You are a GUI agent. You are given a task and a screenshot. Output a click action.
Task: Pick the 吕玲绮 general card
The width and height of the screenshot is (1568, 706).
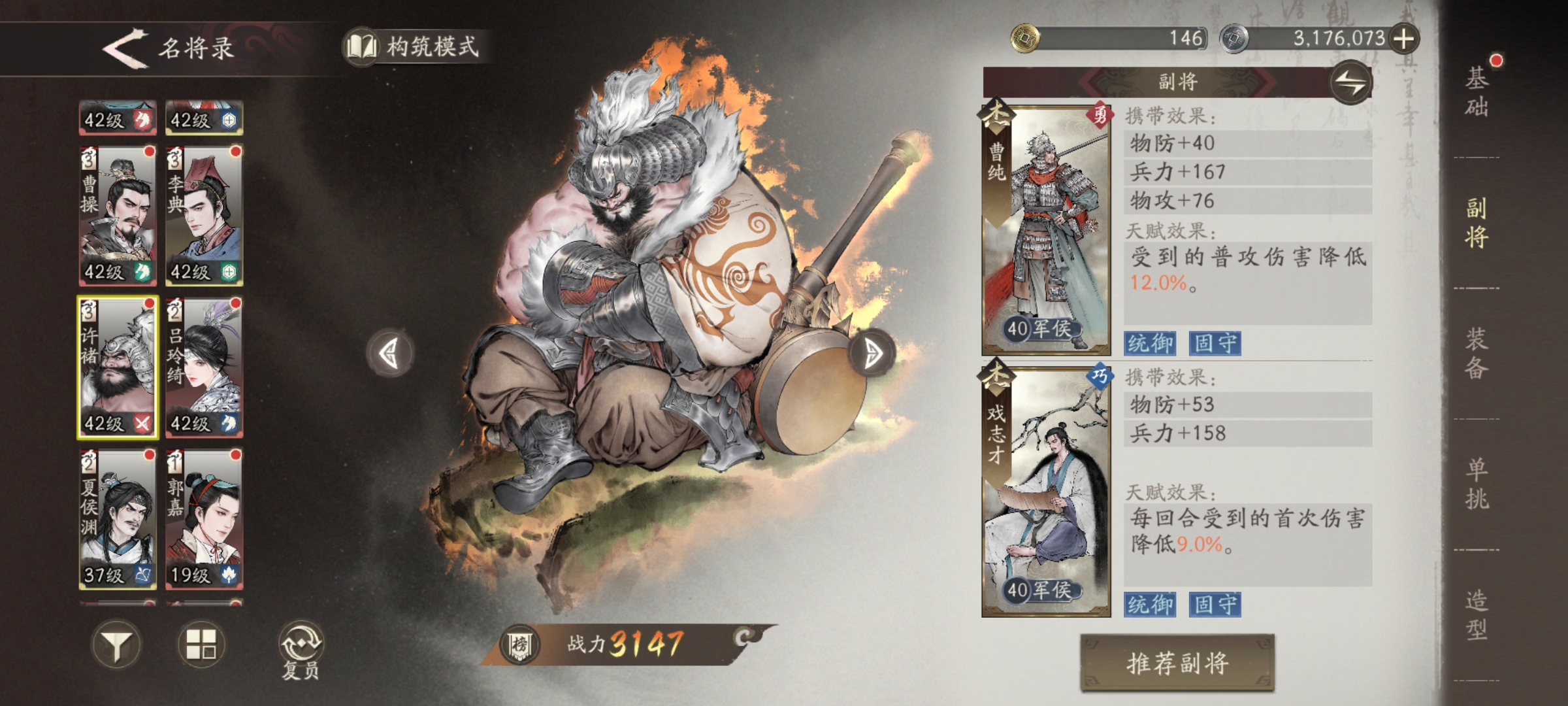pos(204,367)
